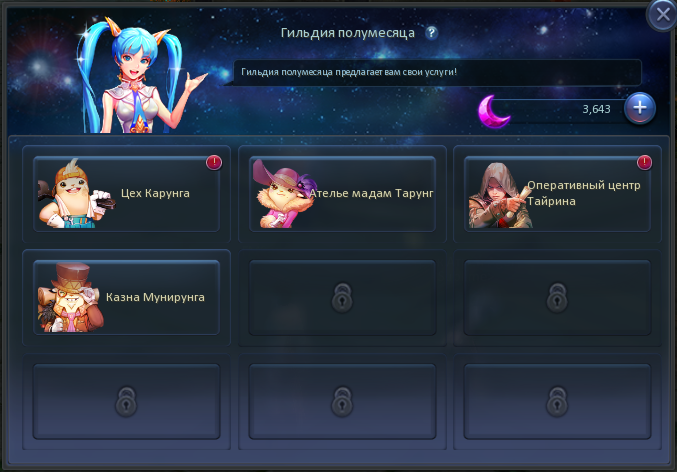
Task: Open Казна Мунирунга treasury
Action: coord(126,296)
